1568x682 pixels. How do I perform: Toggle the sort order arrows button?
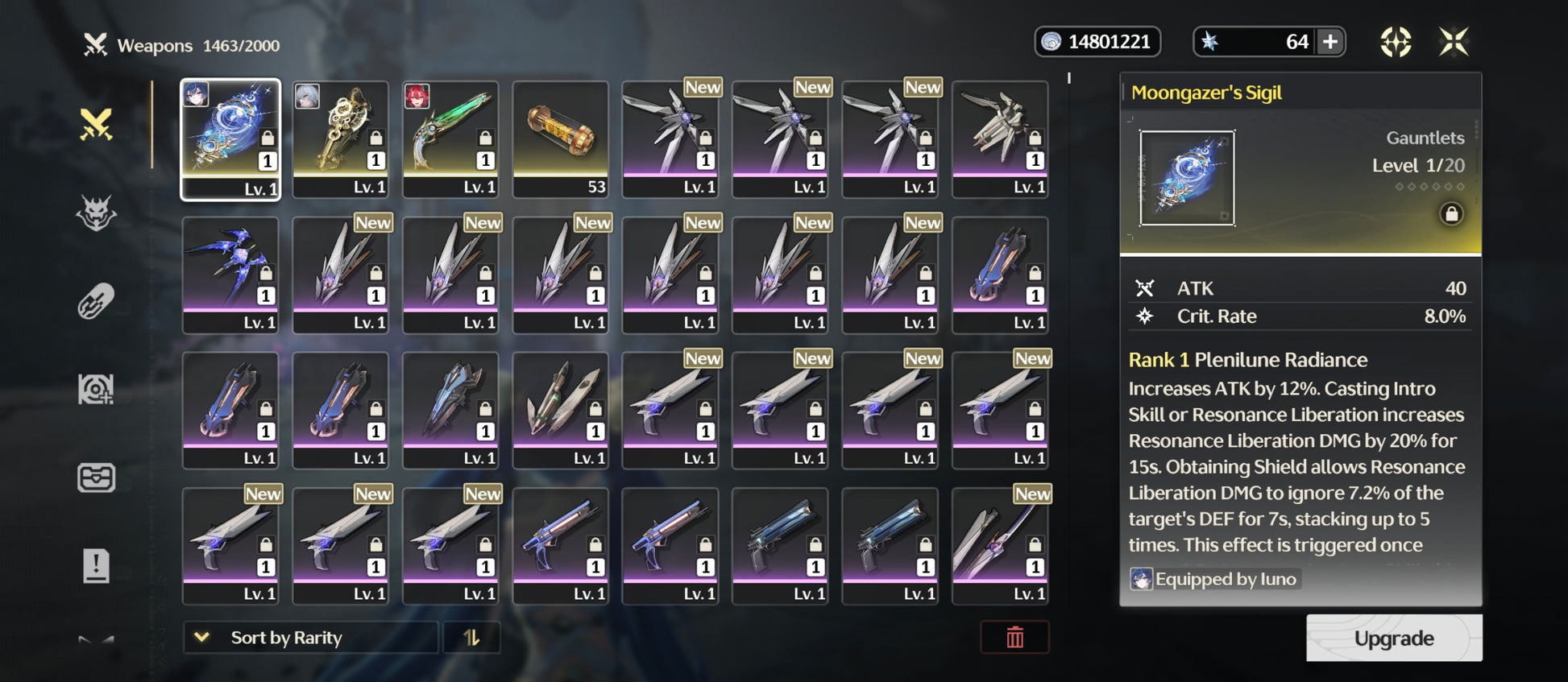[x=471, y=638]
